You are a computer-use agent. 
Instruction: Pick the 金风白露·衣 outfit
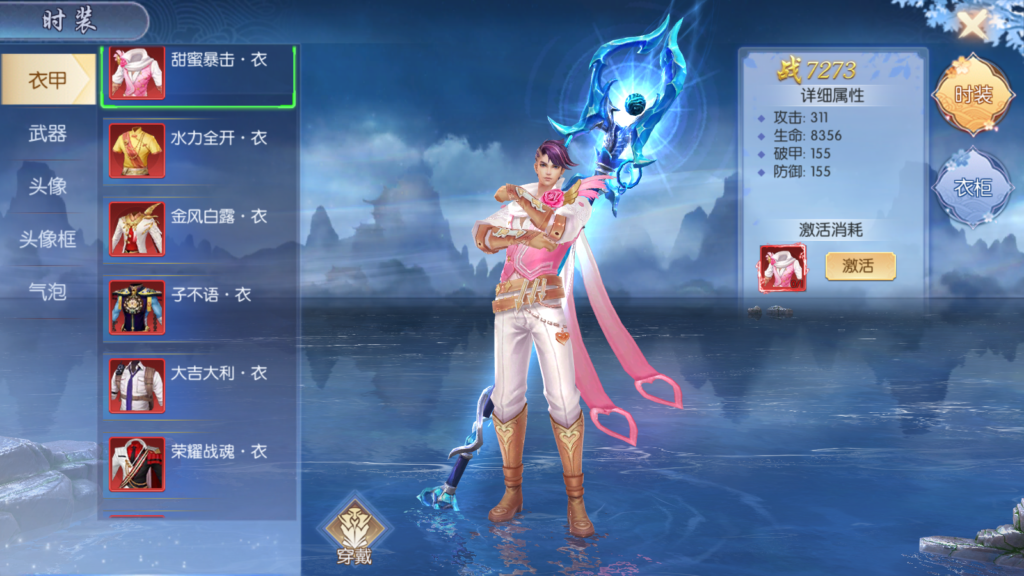tap(199, 228)
